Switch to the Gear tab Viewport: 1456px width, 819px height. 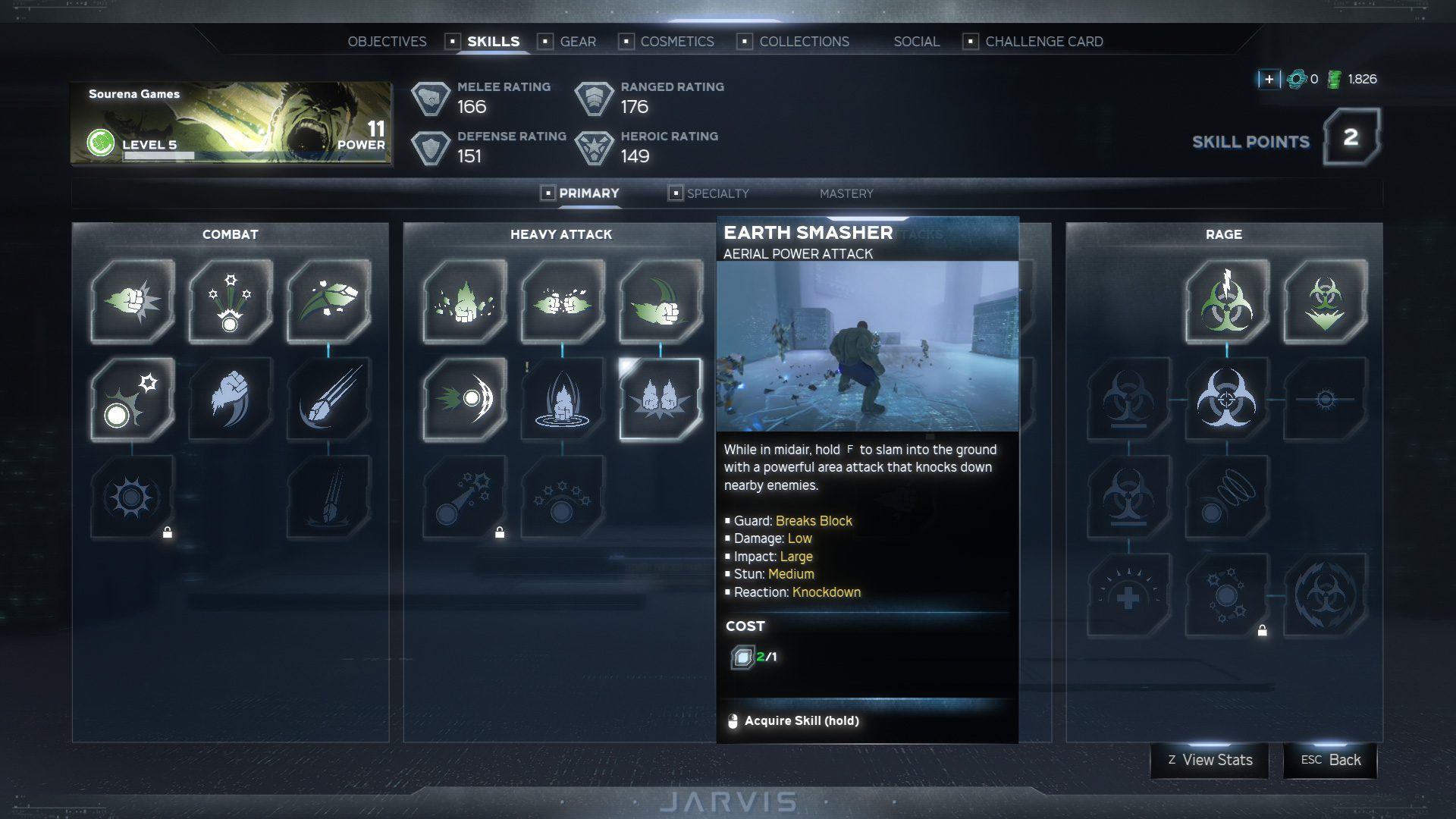click(577, 42)
